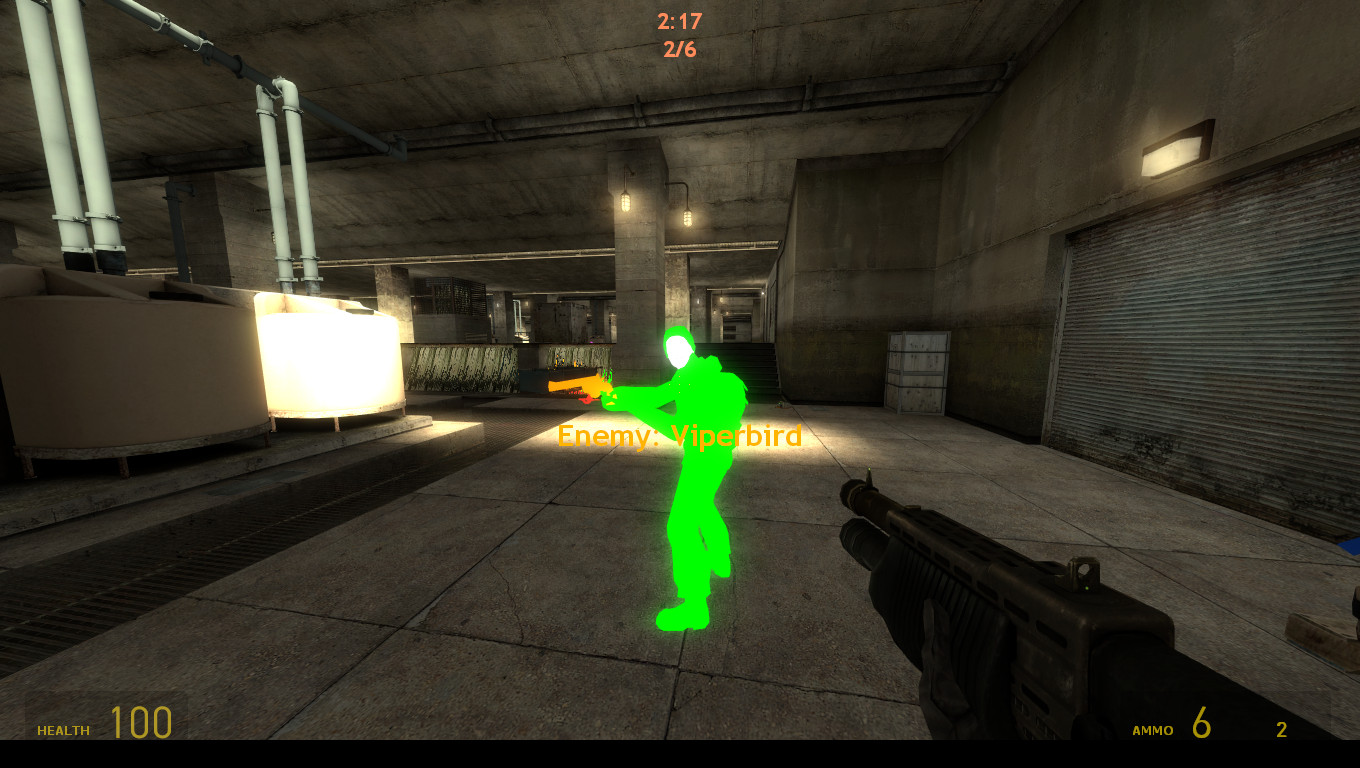Screen dimensions: 1360x768
Task: Click the round timer showing 2:17
Action: (x=682, y=22)
